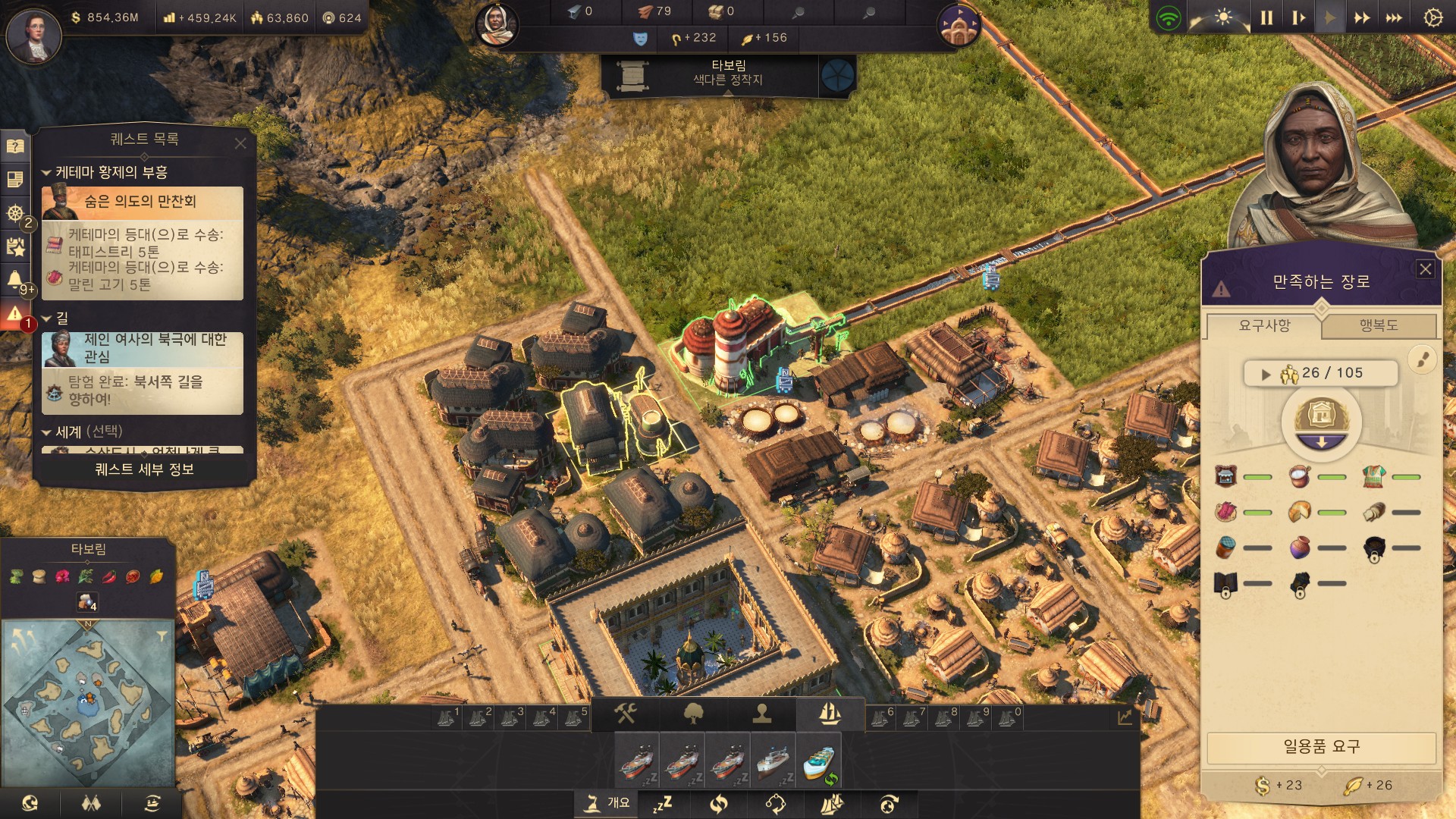Pause the game speed
The width and height of the screenshot is (1456, 819).
[1266, 17]
